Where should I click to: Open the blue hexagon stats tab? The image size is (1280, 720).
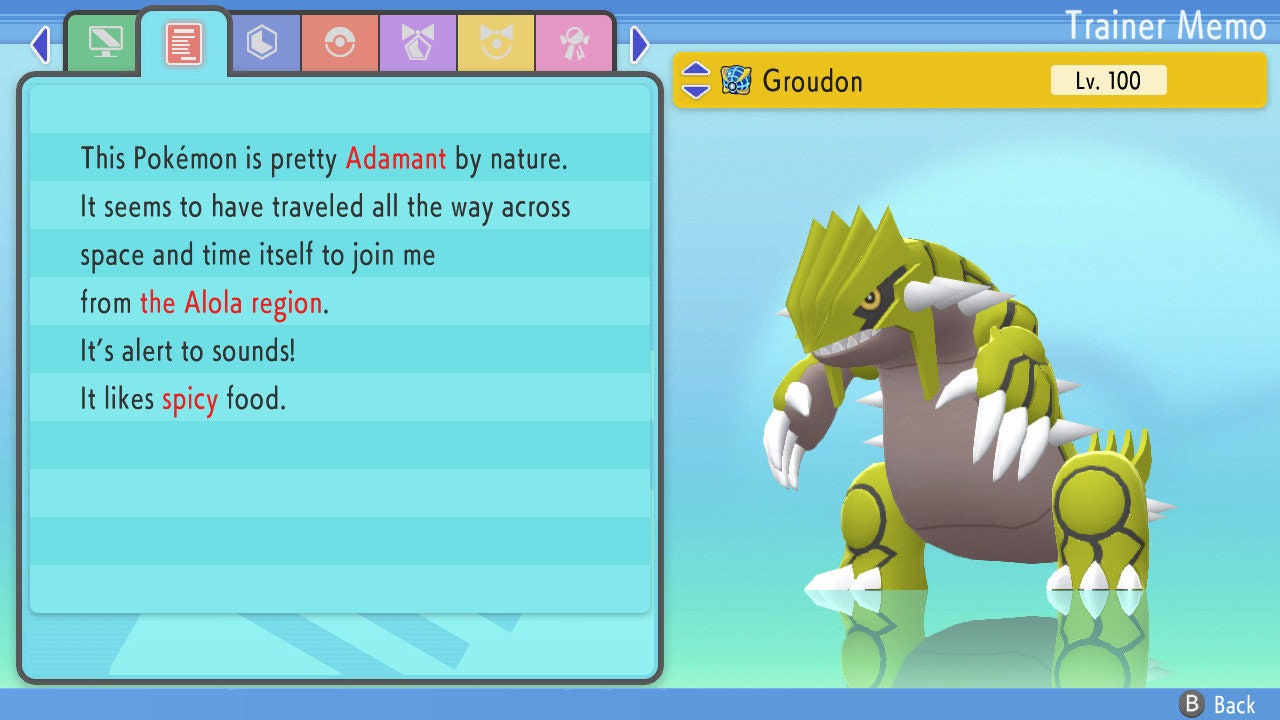click(x=262, y=43)
